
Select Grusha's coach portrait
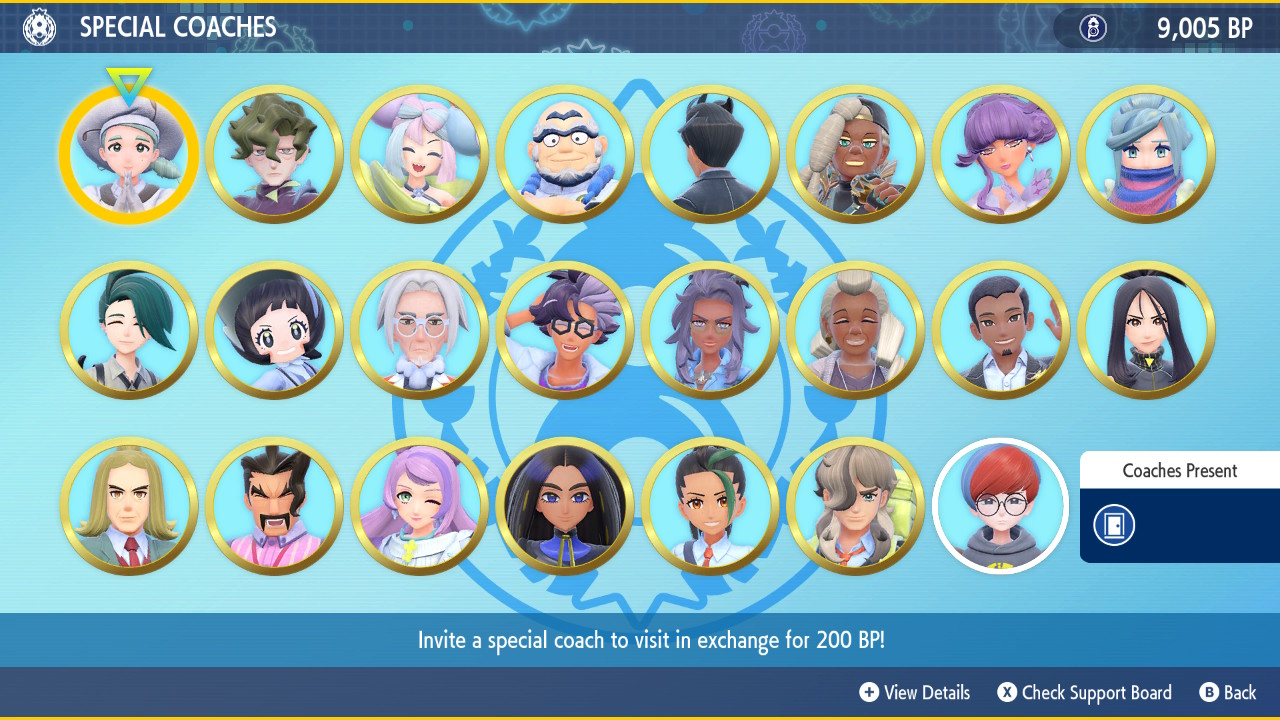pos(1146,153)
